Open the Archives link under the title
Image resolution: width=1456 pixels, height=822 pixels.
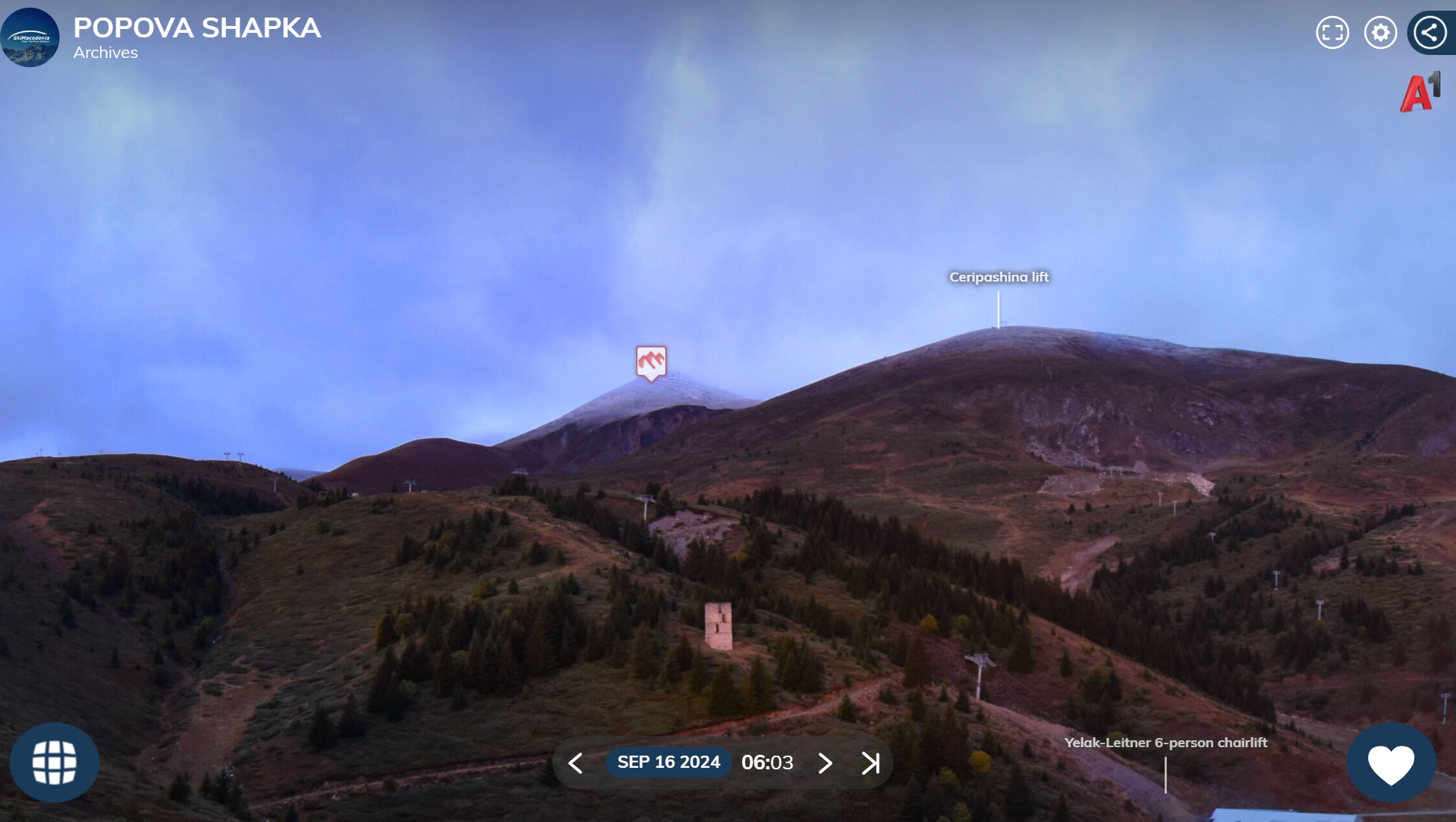pyautogui.click(x=105, y=53)
